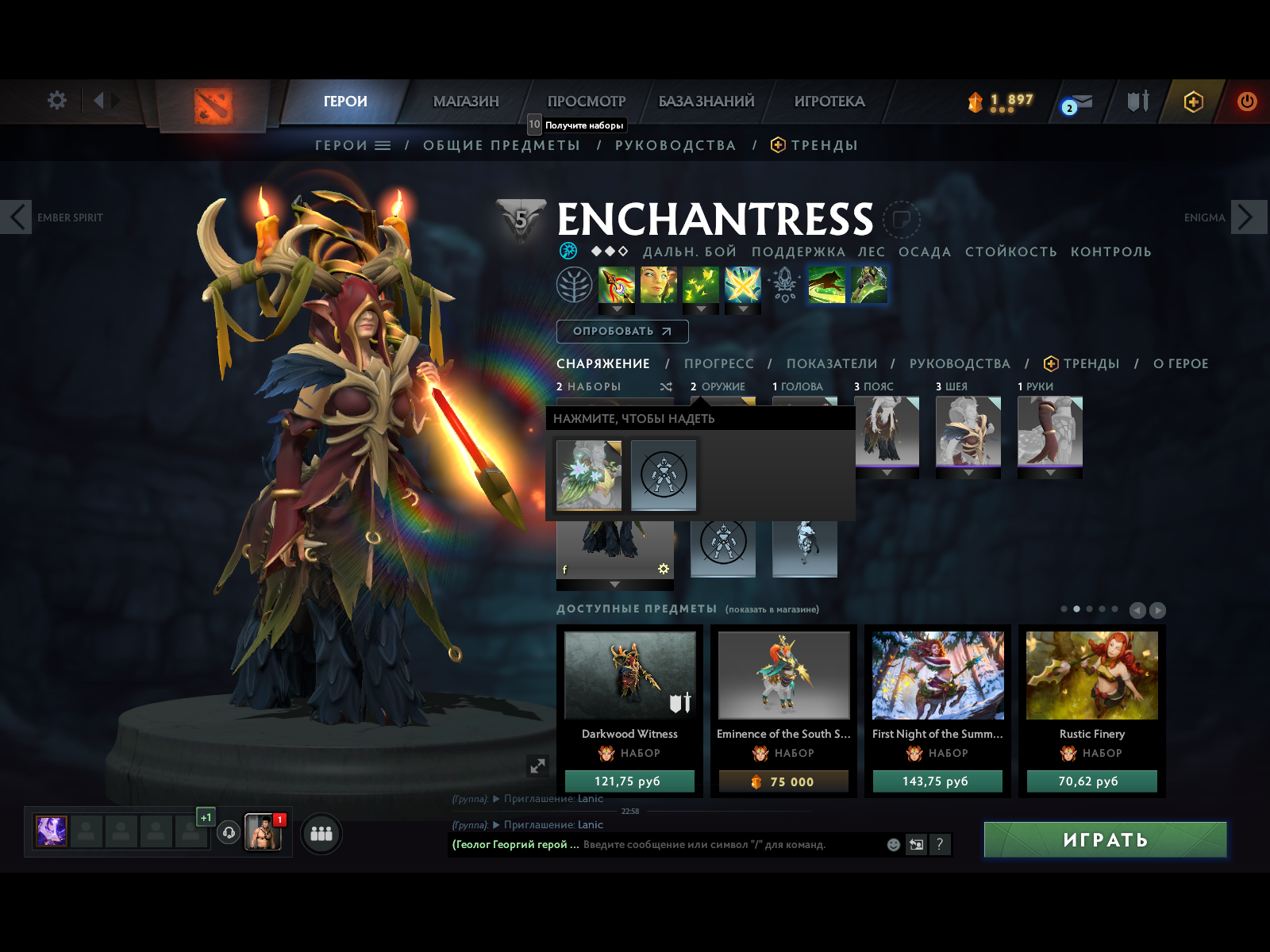The width and height of the screenshot is (1270, 952).
Task: Open the МАГАЗИН navigation tab
Action: tap(466, 101)
